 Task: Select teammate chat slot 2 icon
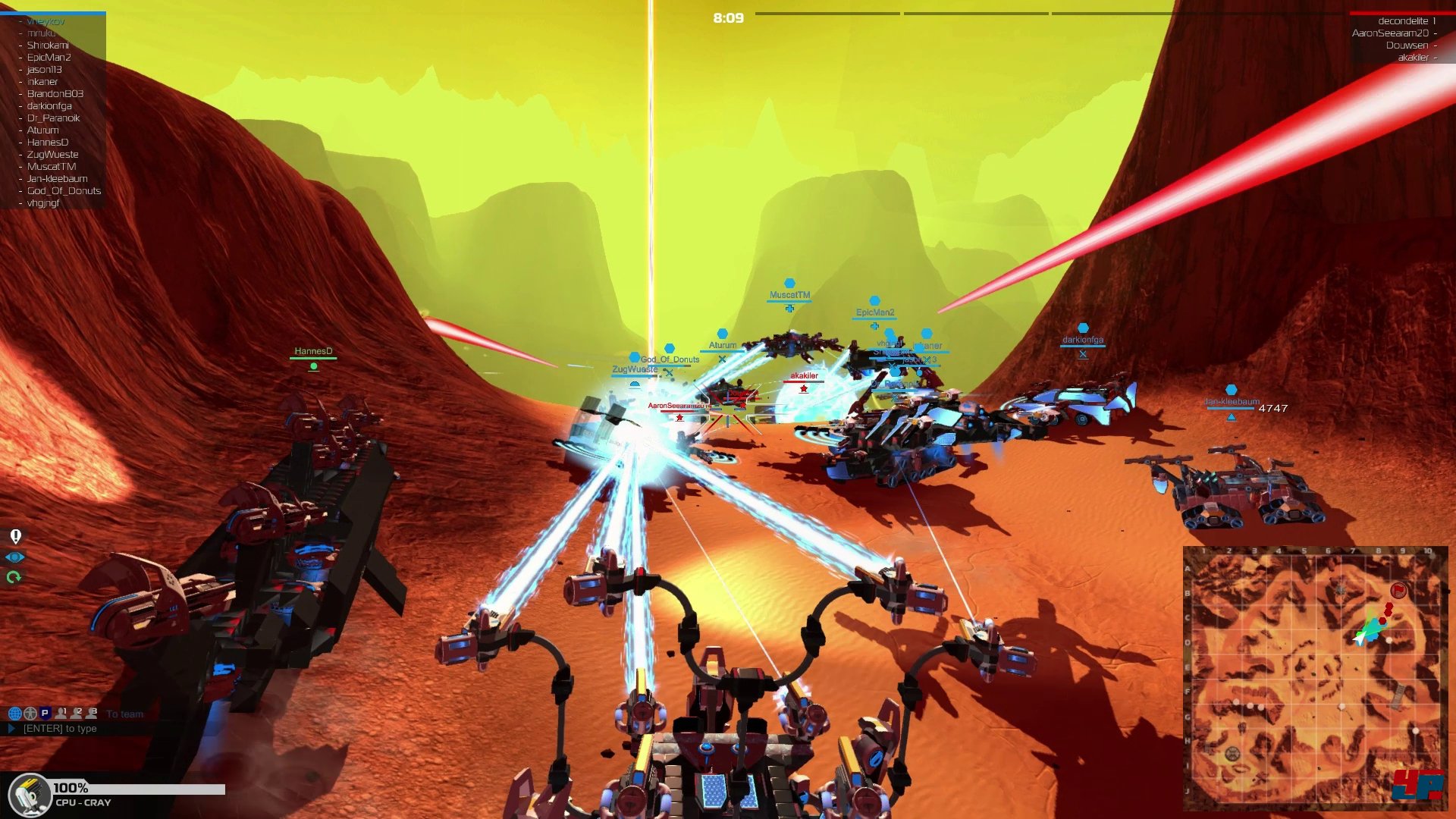pyautogui.click(x=76, y=713)
